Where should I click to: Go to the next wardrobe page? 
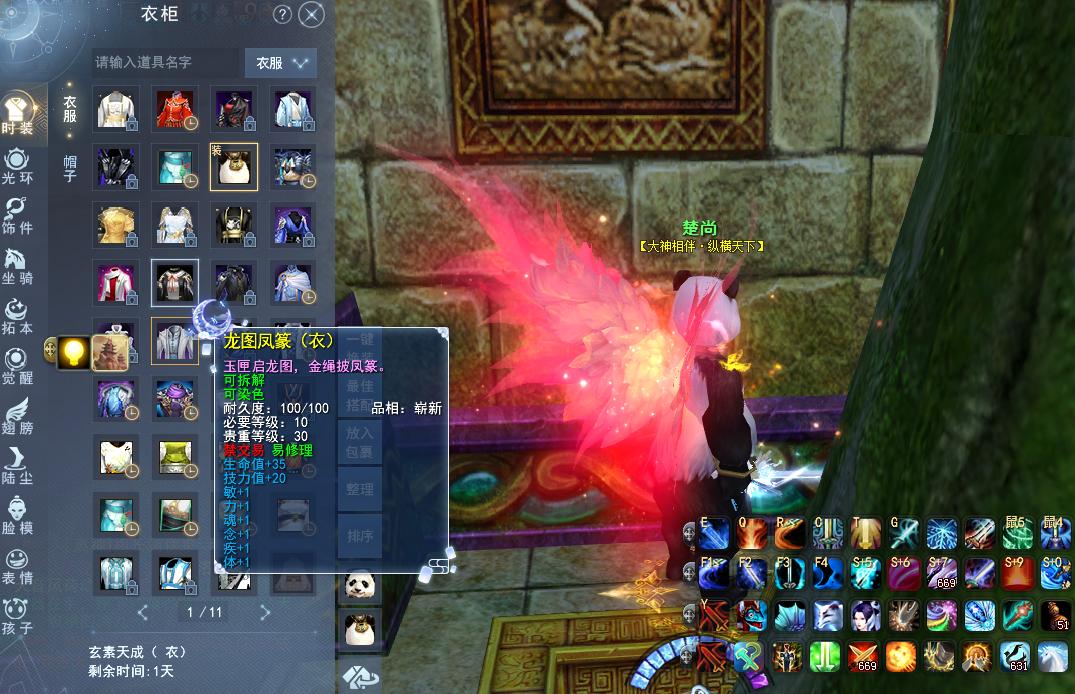click(265, 612)
